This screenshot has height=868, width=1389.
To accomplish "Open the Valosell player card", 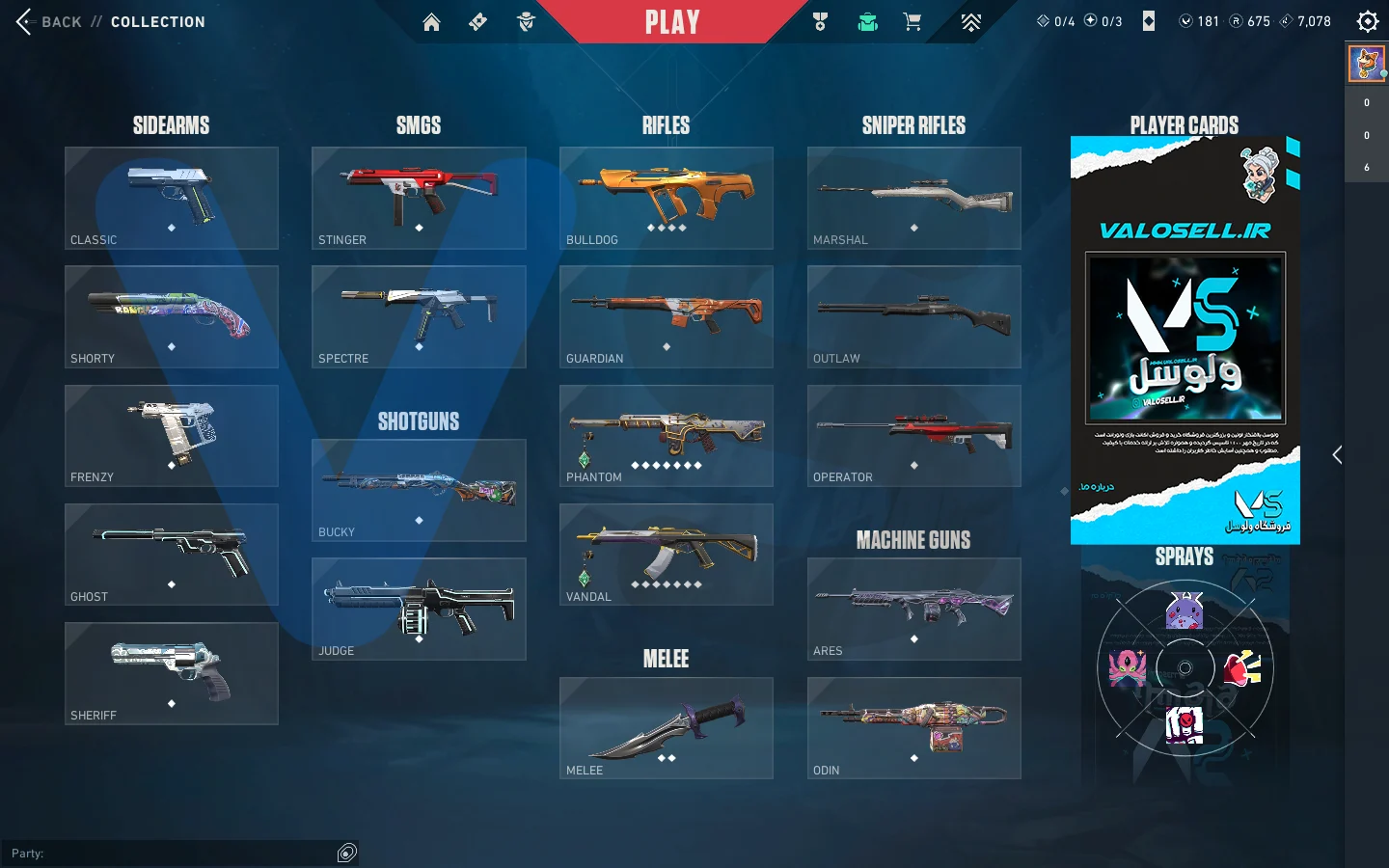I will click(1185, 339).
